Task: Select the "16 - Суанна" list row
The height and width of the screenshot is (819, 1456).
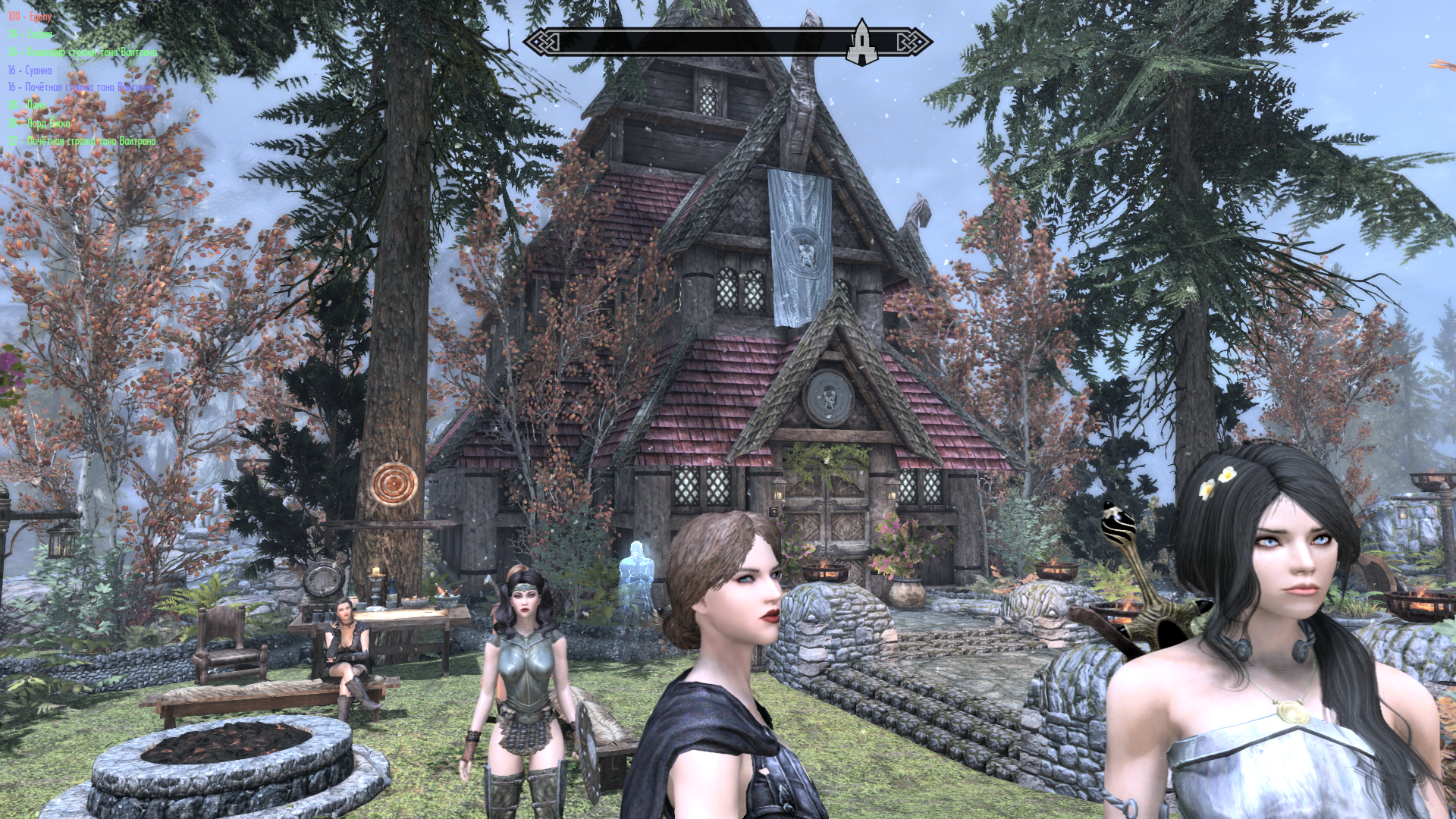Action: click(30, 70)
